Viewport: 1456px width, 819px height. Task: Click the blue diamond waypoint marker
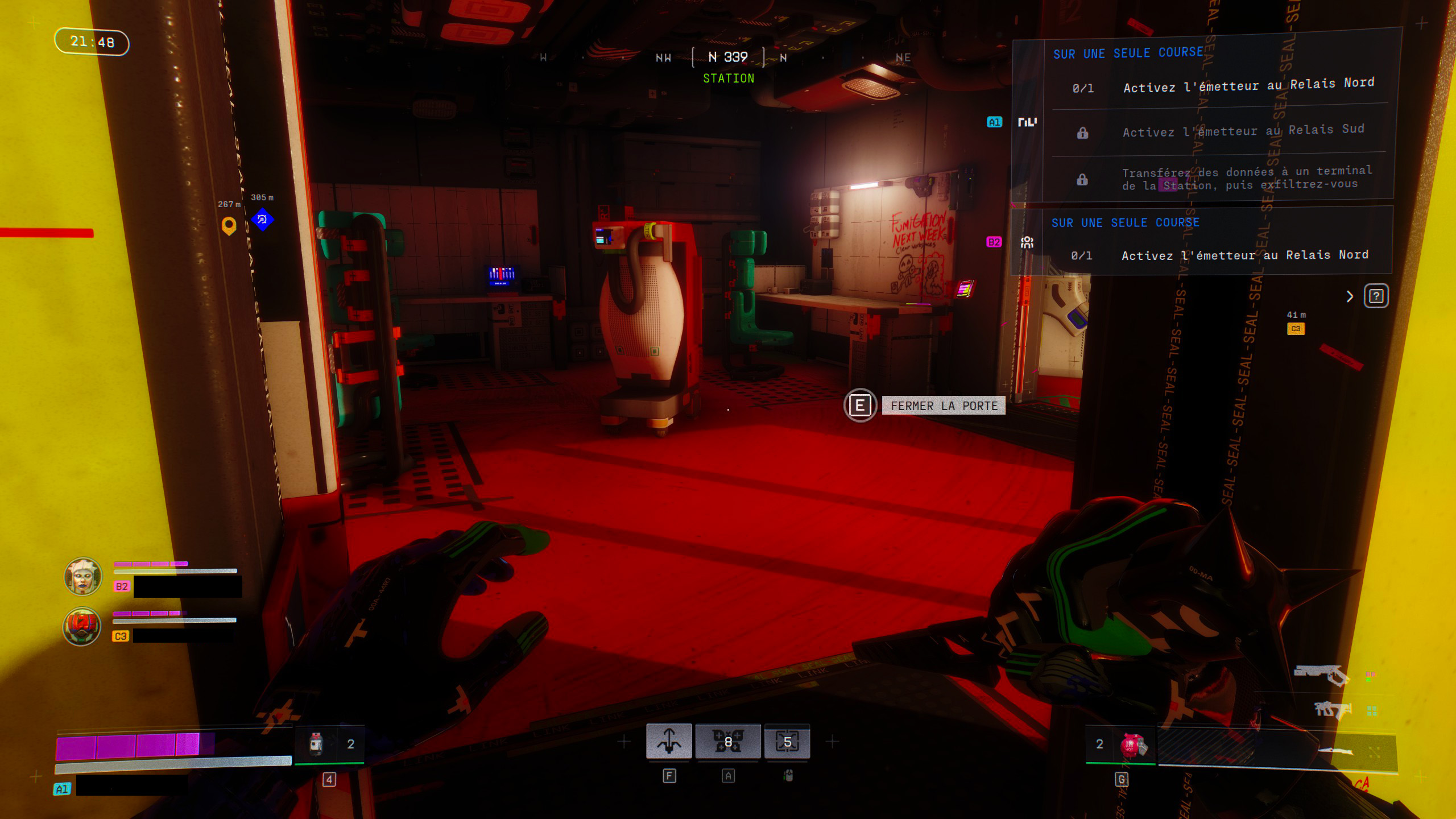coord(262,219)
